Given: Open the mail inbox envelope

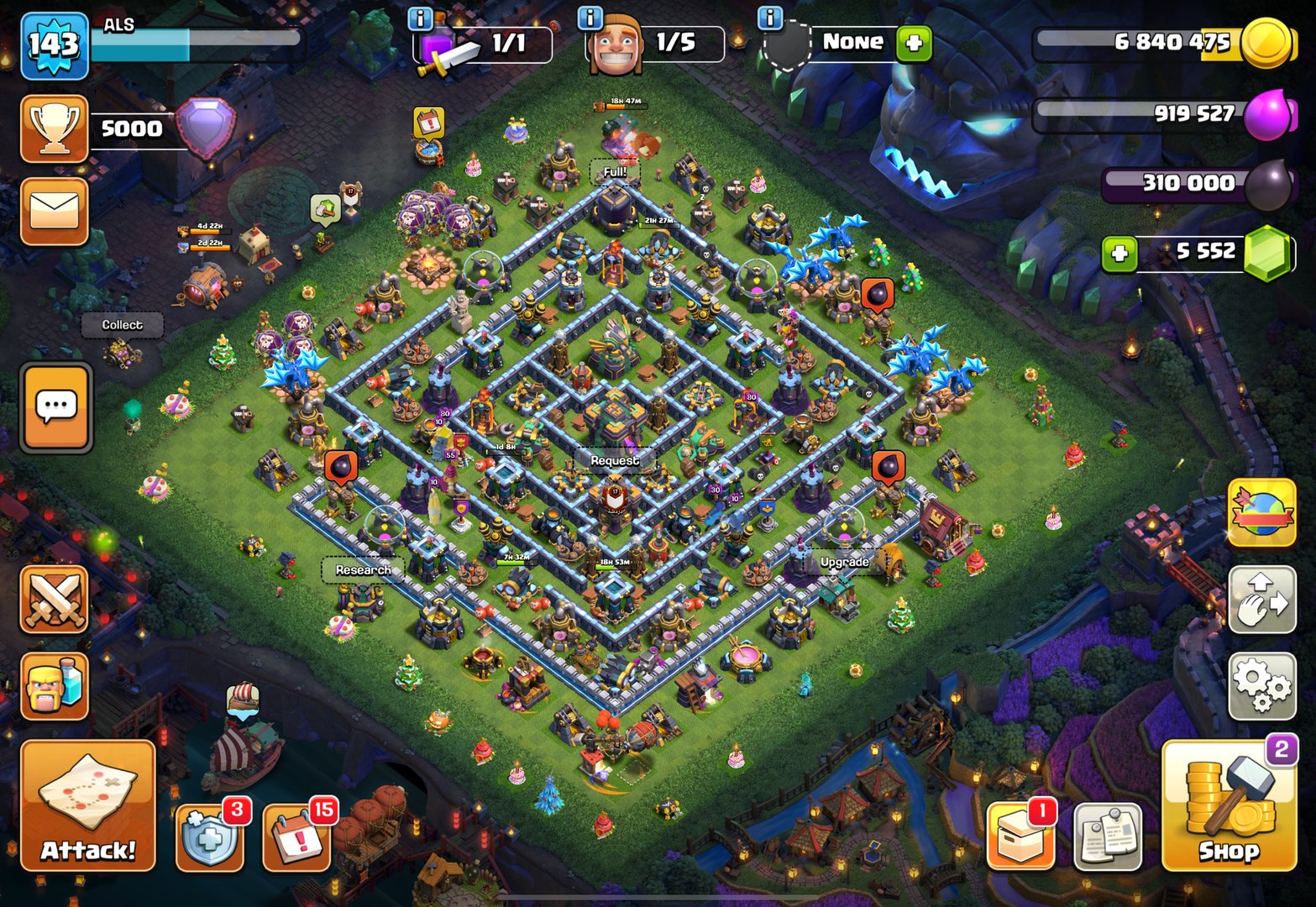Looking at the screenshot, I should click(55, 211).
